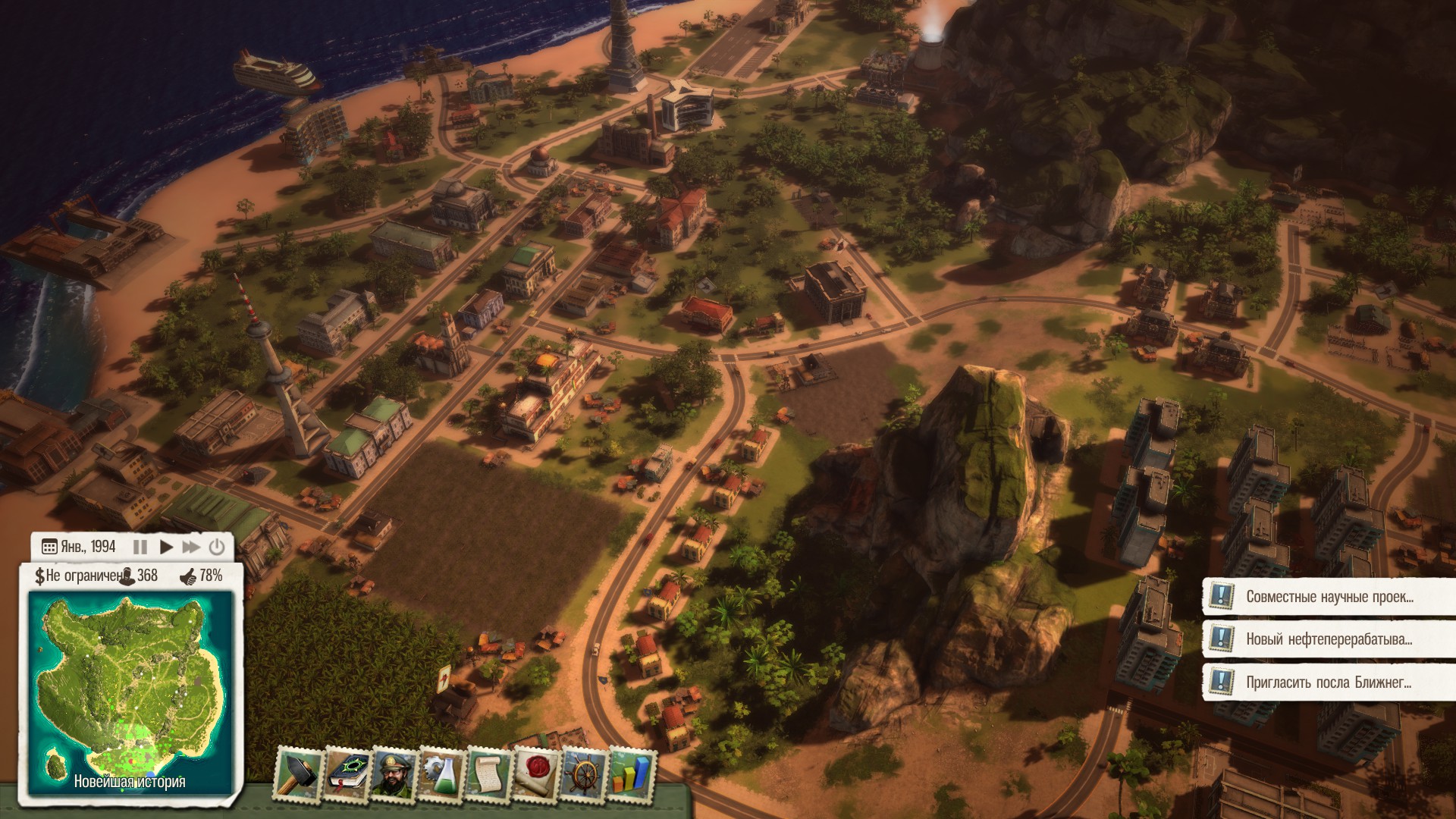Open the 'Пригласить посла Ближнег...' notification
Viewport: 1456px width, 819px height.
coord(1329,682)
